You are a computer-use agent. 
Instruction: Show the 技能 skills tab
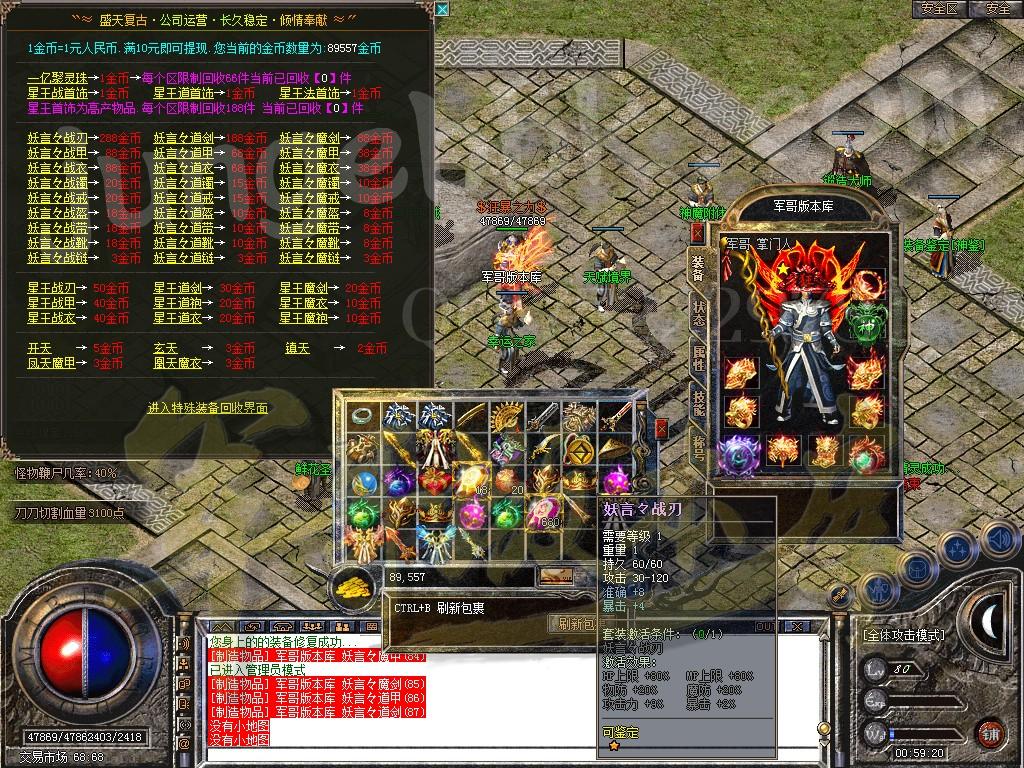(698, 401)
